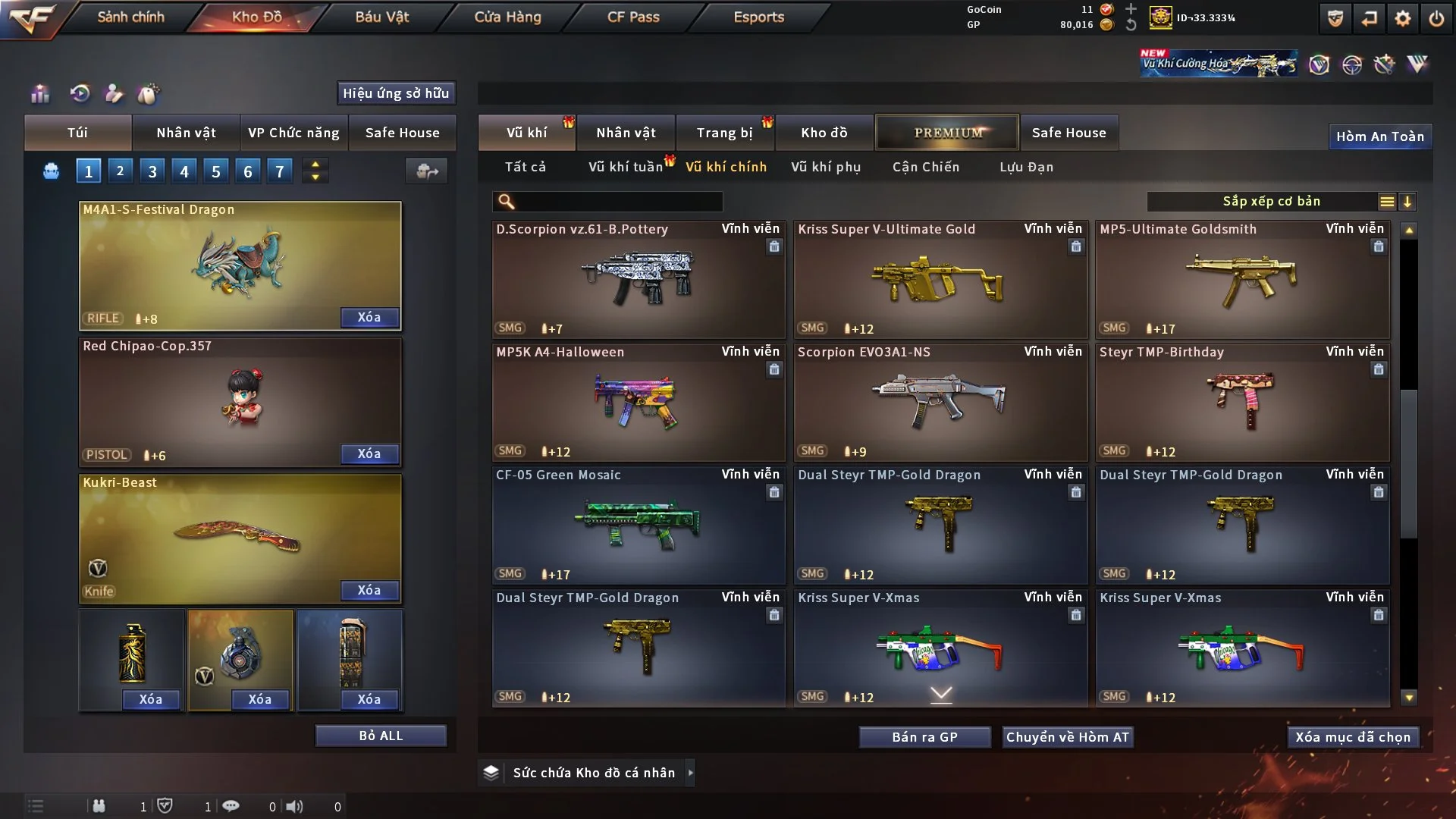1456x819 pixels.
Task: Open the Hòm An Toàn safe box
Action: (x=1379, y=136)
